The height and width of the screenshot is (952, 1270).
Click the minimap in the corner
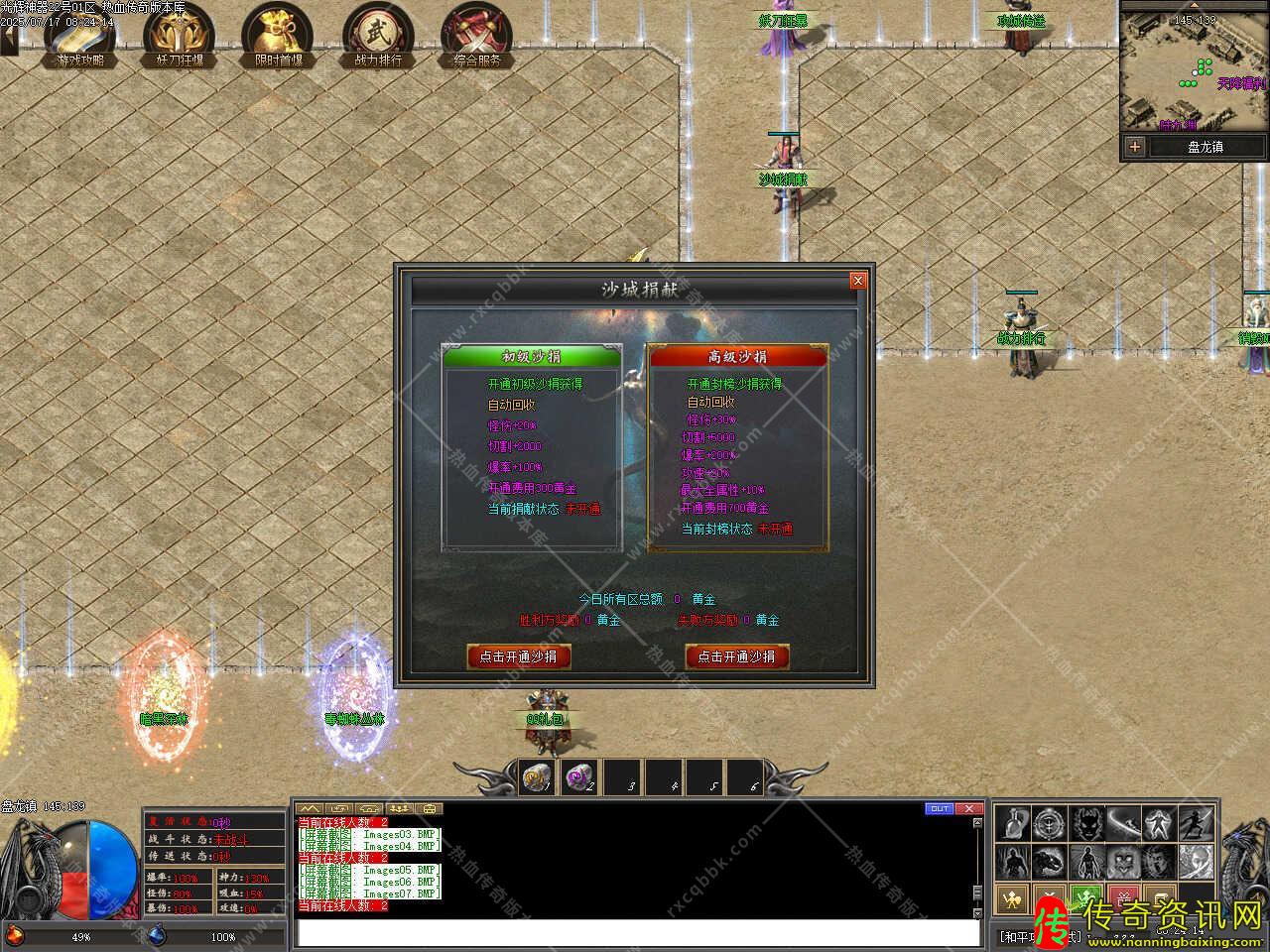pos(1195,67)
